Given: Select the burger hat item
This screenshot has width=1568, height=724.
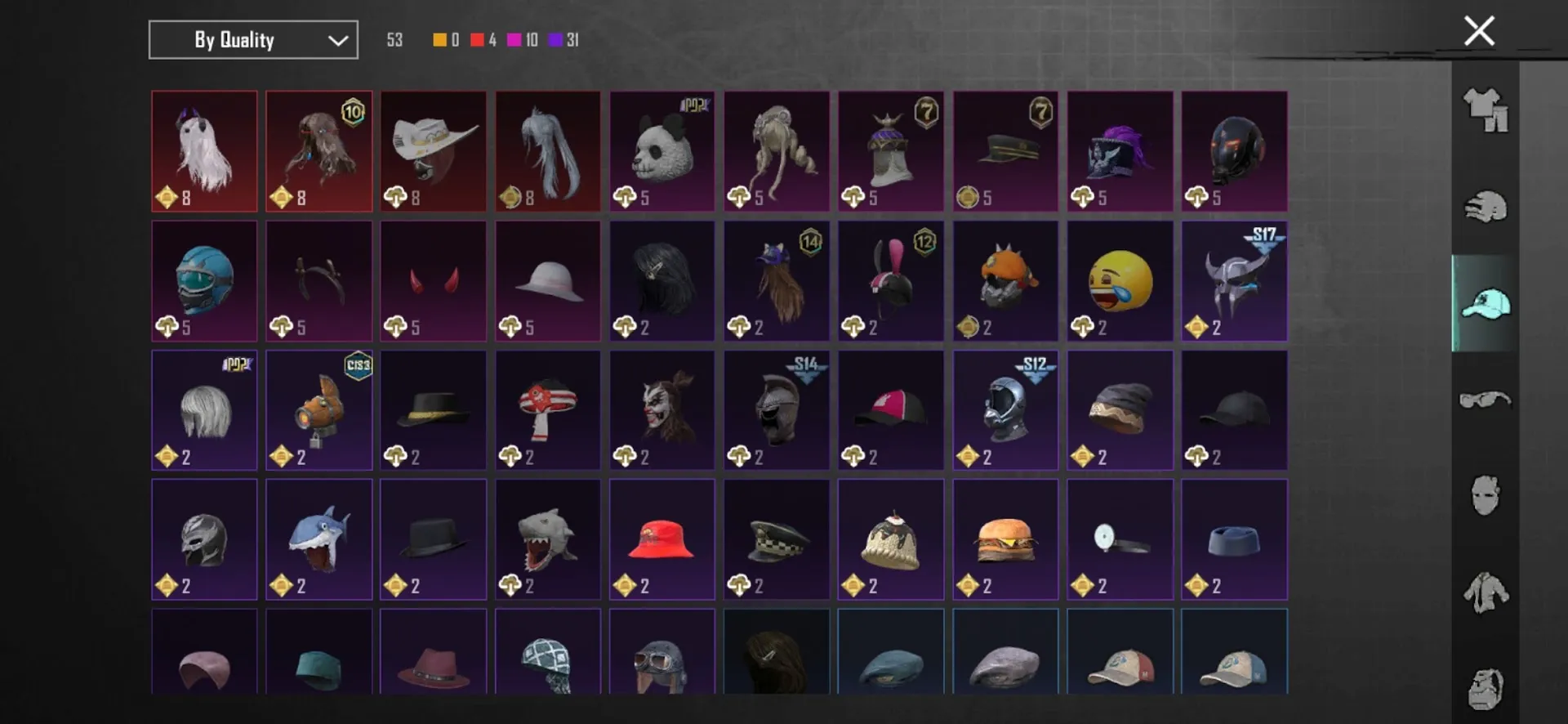Looking at the screenshot, I should tap(1005, 539).
